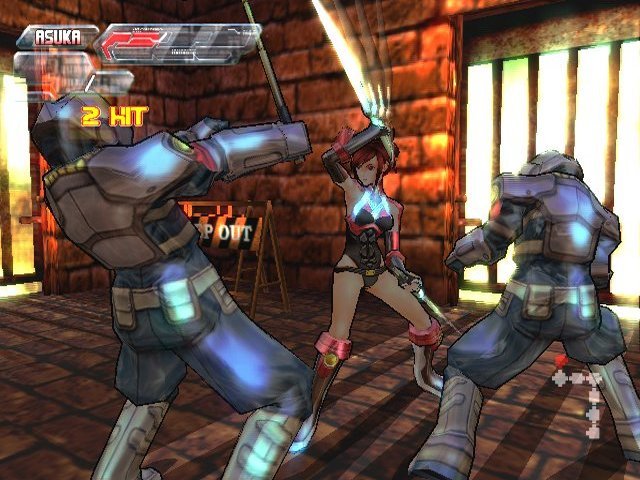This screenshot has width=640, height=480.
Task: Select the ASUKA character name plate
Action: tap(57, 37)
